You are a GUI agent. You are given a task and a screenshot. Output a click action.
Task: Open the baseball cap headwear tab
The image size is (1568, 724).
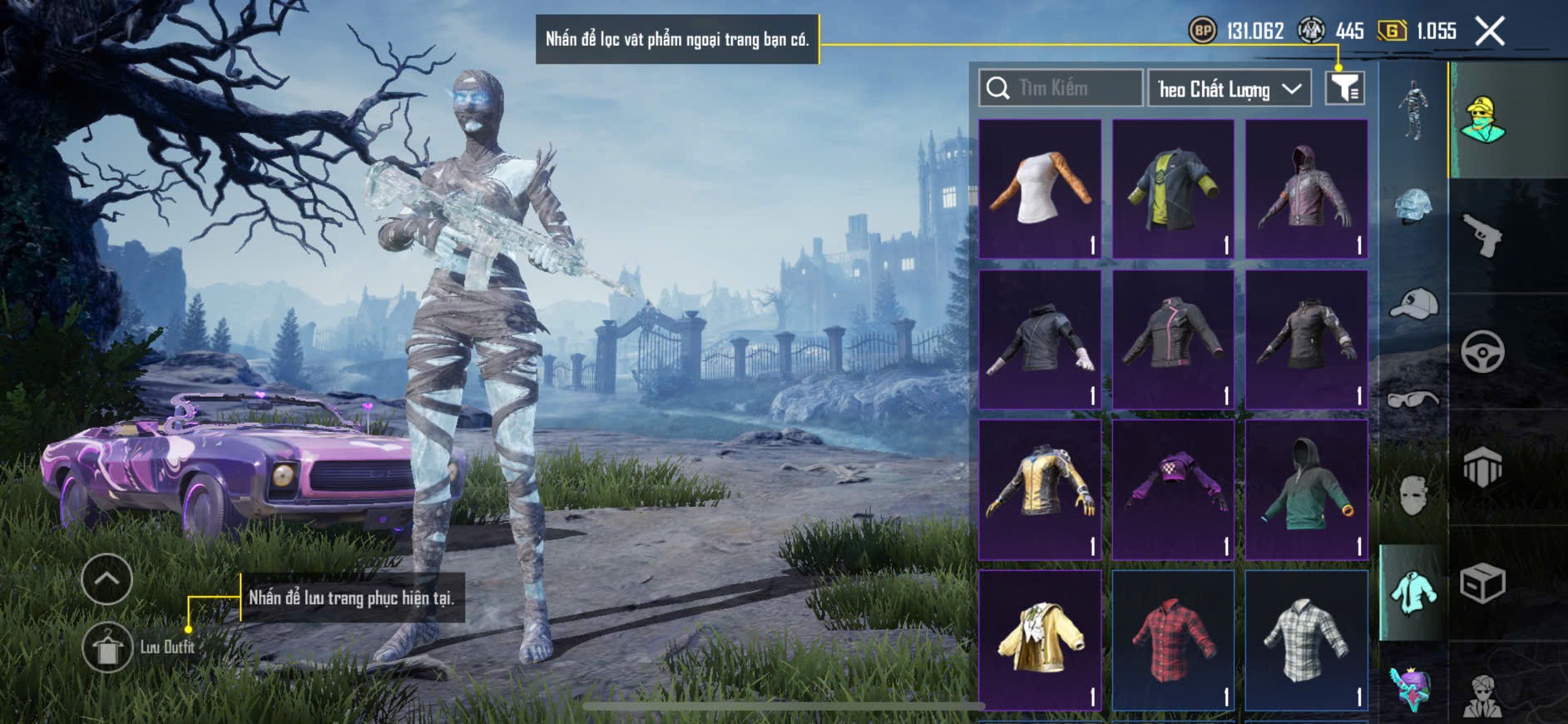[1413, 304]
